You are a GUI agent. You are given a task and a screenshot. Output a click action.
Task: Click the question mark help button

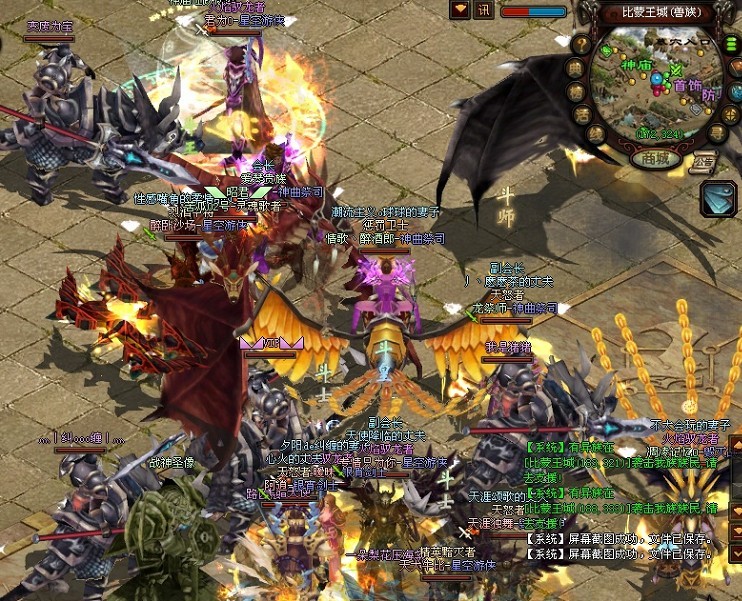(x=581, y=44)
